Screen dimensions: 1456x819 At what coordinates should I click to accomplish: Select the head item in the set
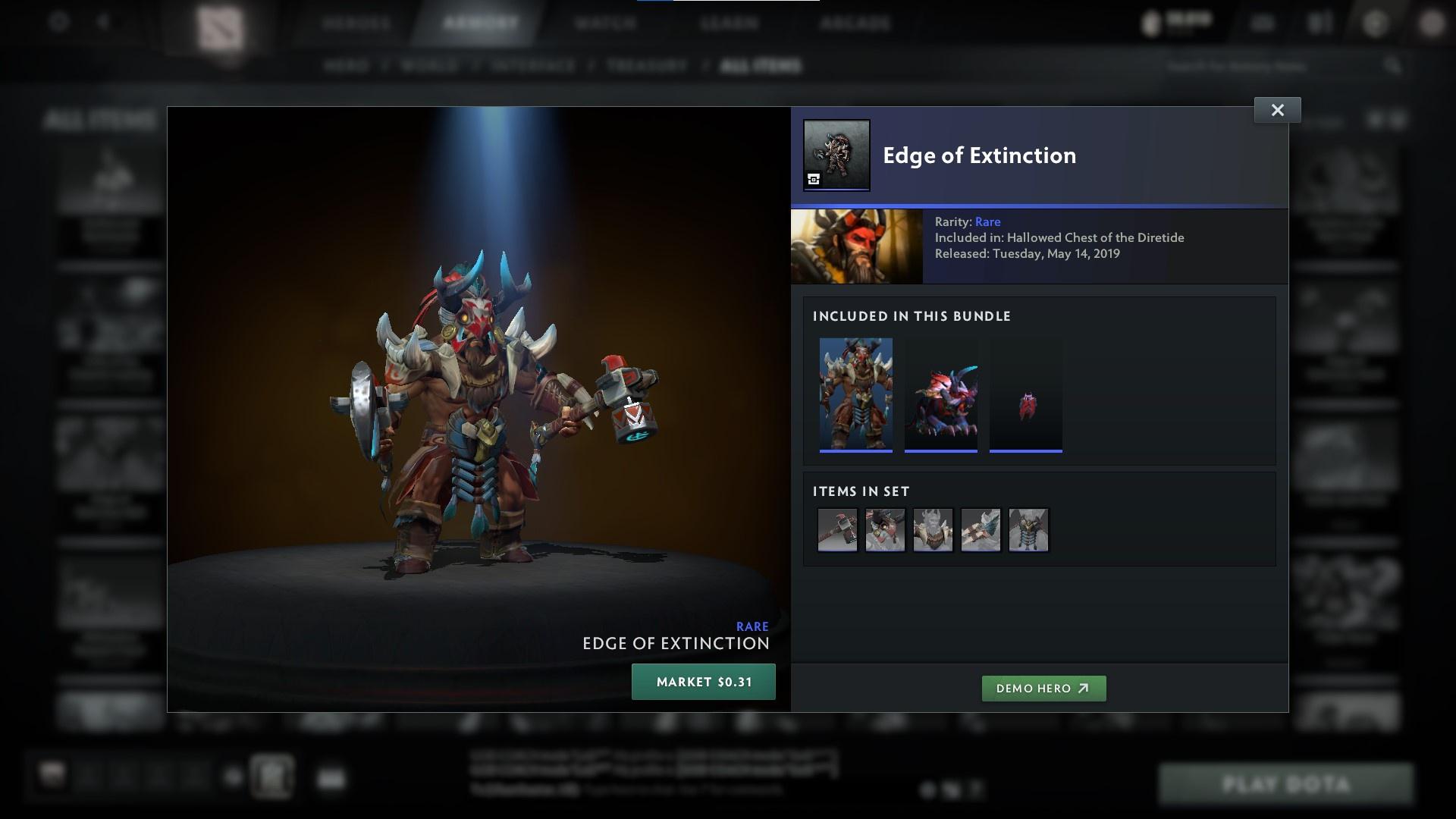885,530
